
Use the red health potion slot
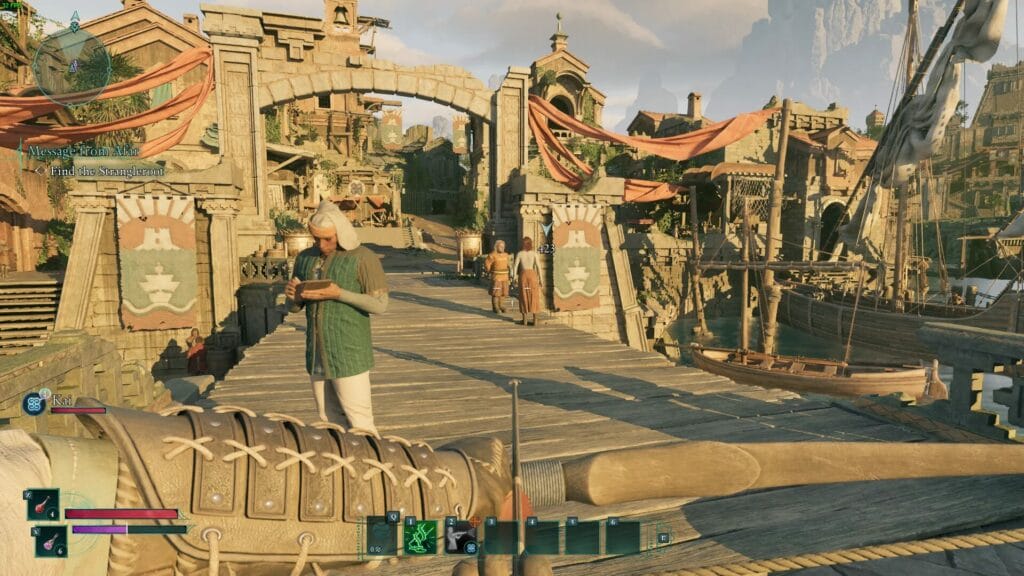pos(44,505)
